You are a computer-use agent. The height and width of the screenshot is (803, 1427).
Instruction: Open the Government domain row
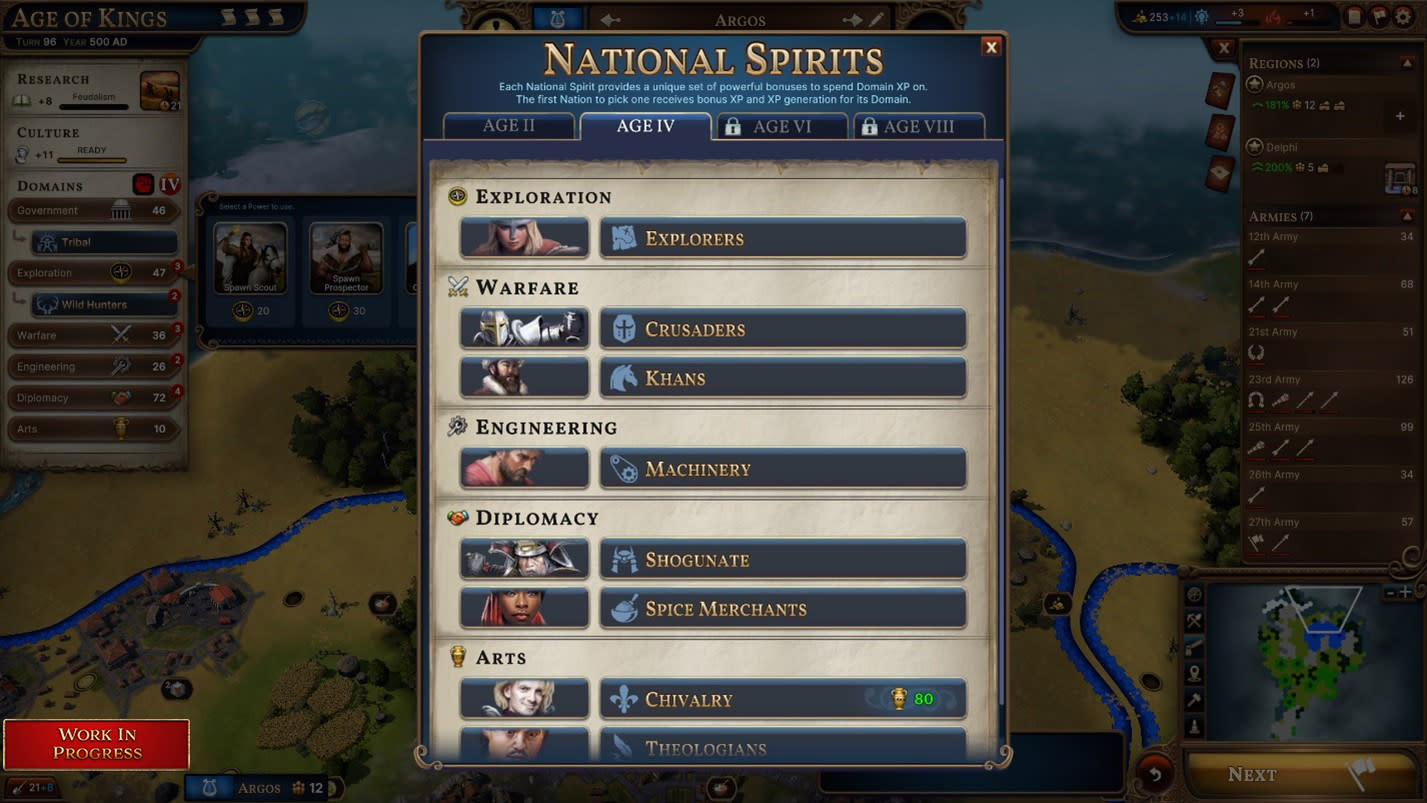point(92,211)
